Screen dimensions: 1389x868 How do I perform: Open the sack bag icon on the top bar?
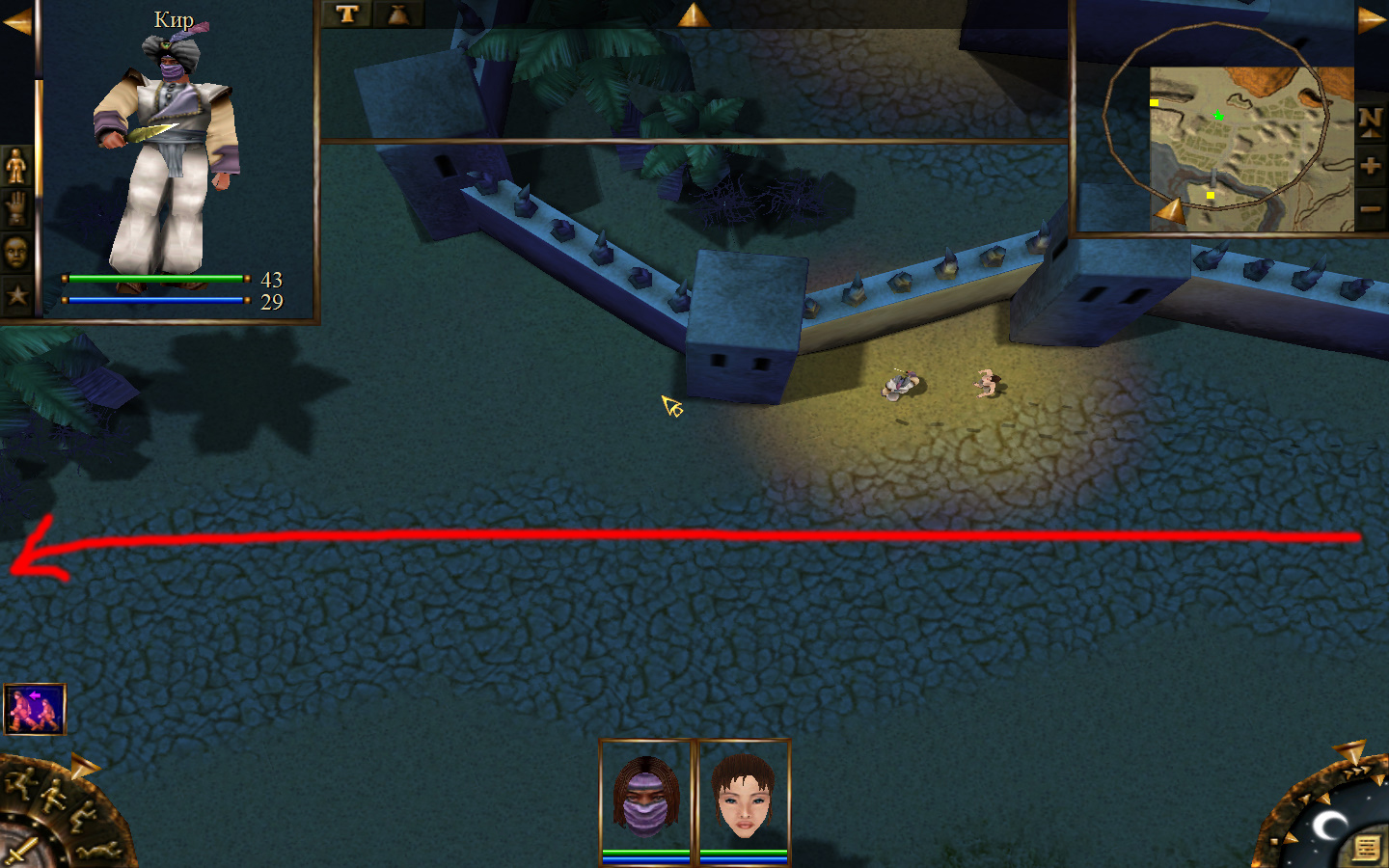(397, 14)
